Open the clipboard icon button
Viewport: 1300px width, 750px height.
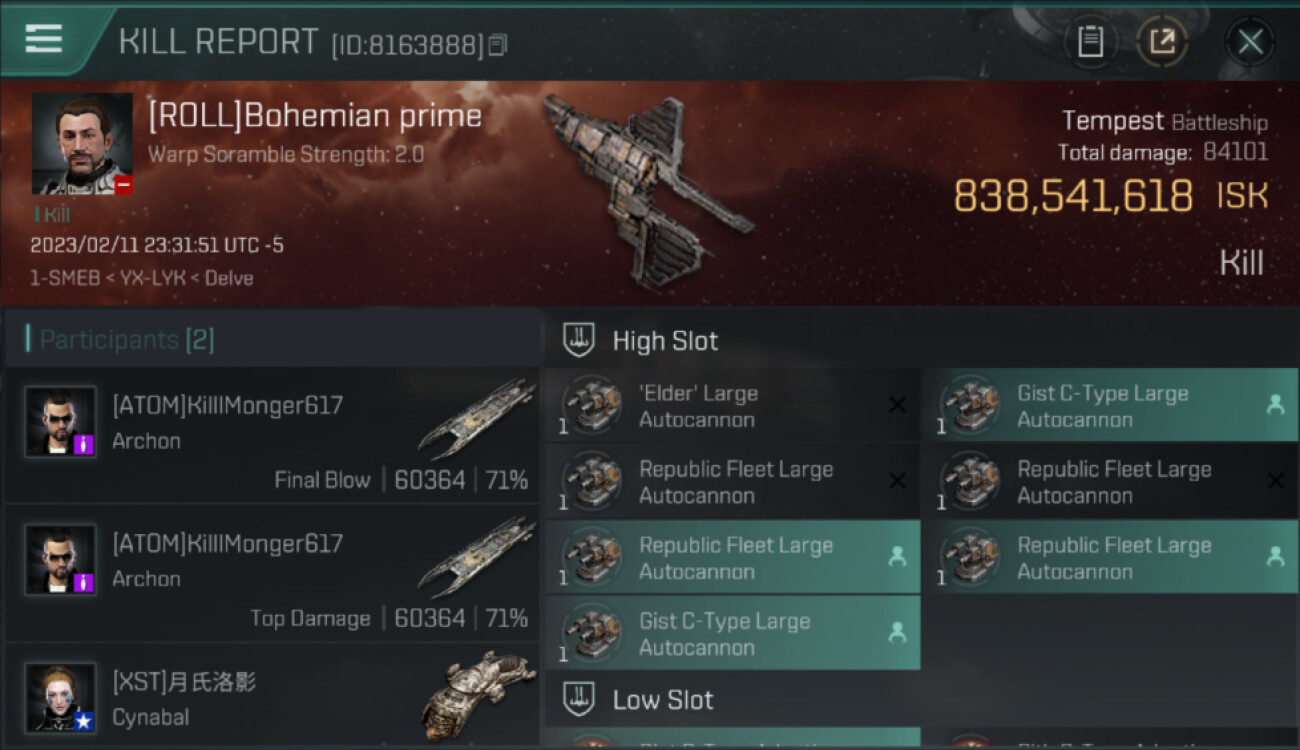(x=1090, y=42)
